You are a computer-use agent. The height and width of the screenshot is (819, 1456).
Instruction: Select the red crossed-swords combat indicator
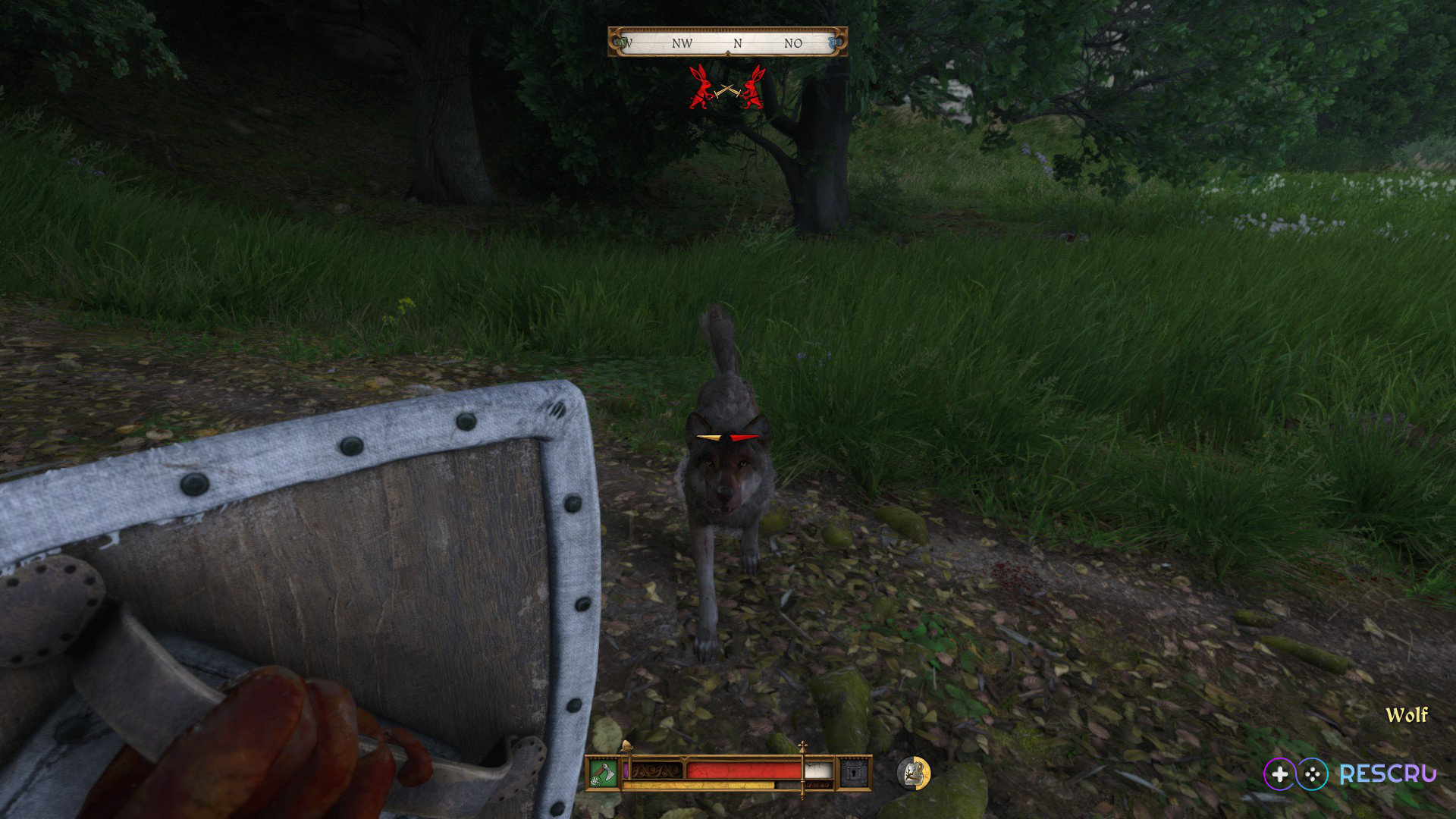pos(727,89)
